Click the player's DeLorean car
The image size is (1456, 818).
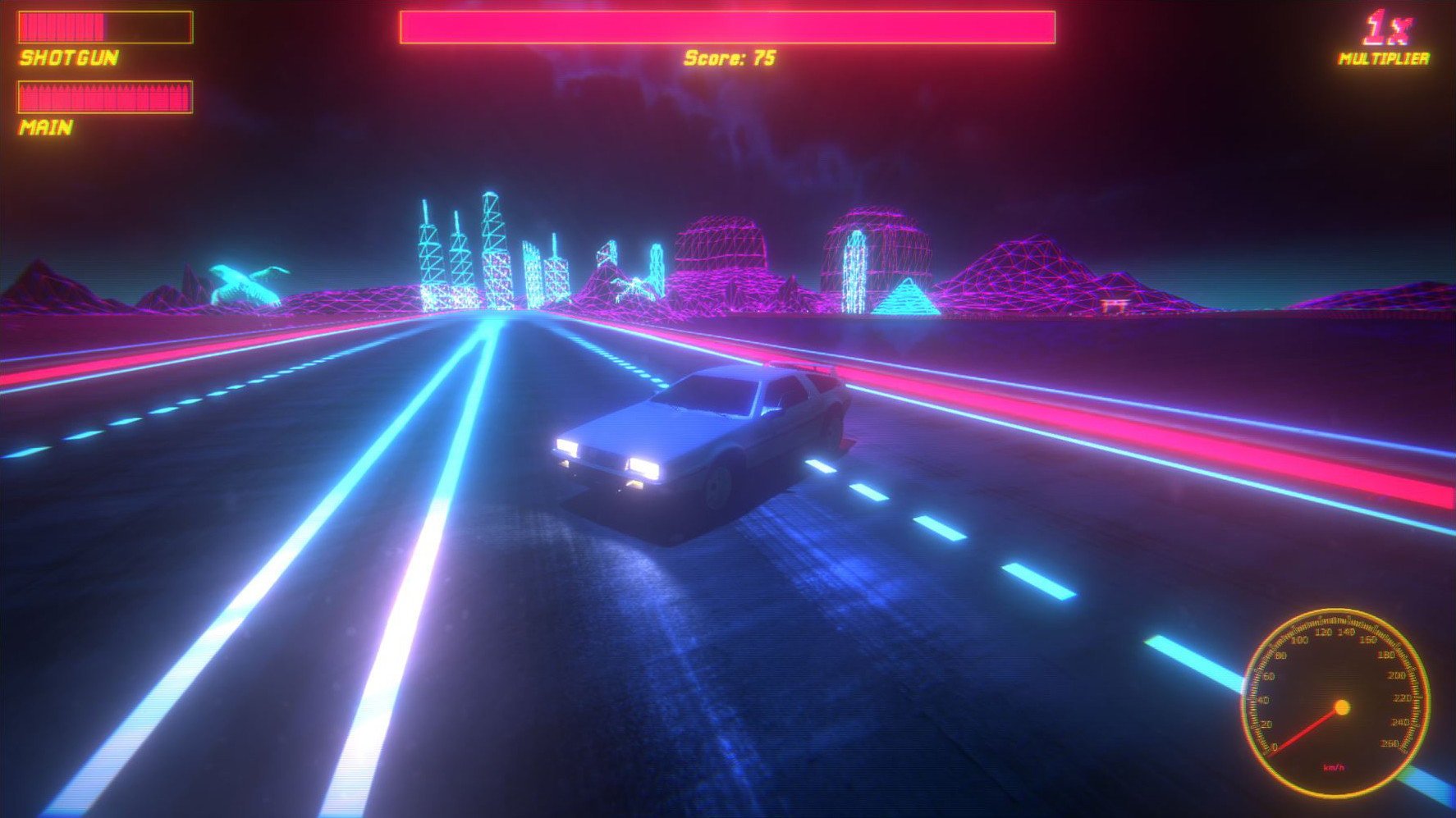[x=702, y=435]
